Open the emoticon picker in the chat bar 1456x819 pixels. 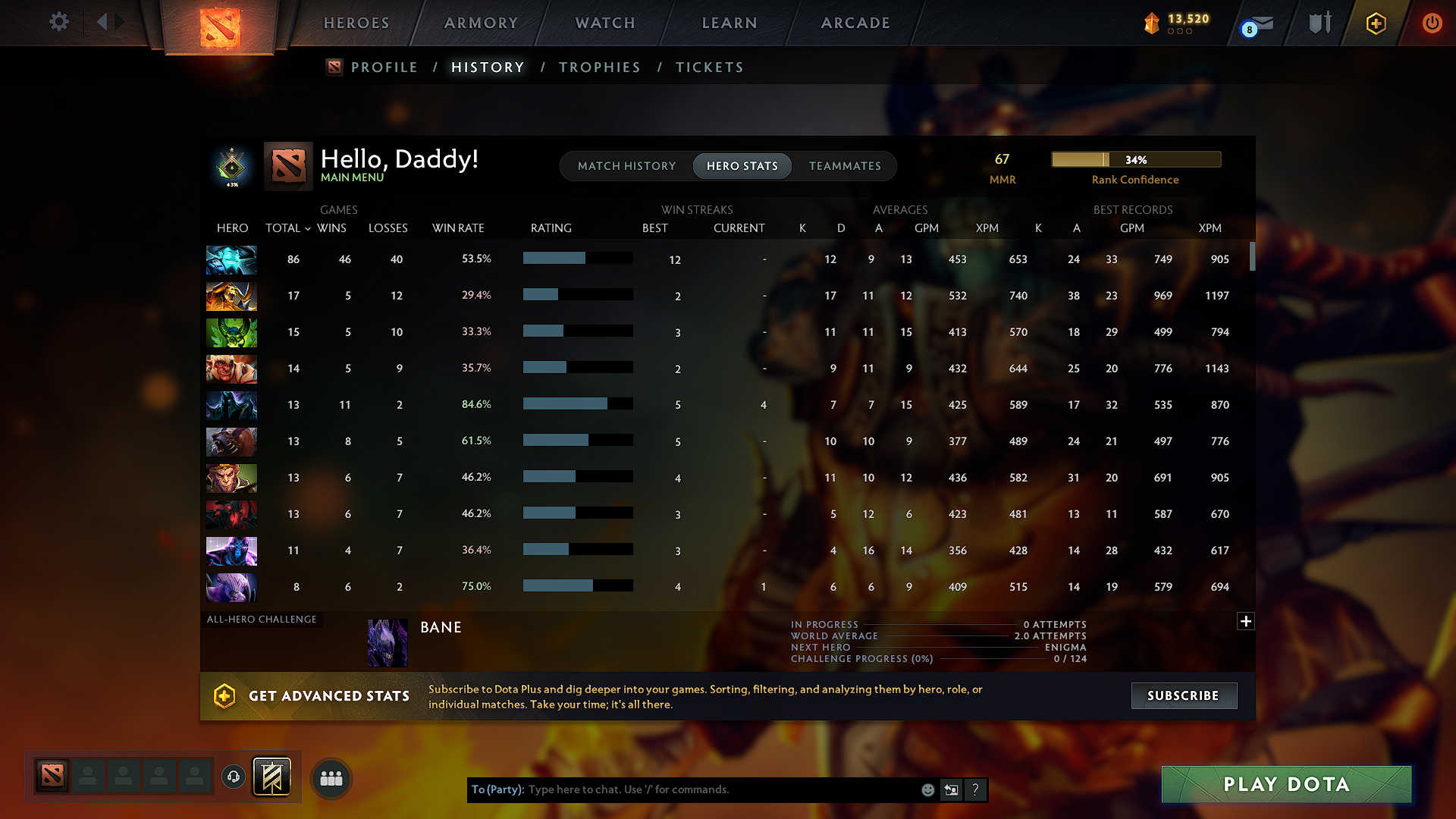point(927,789)
